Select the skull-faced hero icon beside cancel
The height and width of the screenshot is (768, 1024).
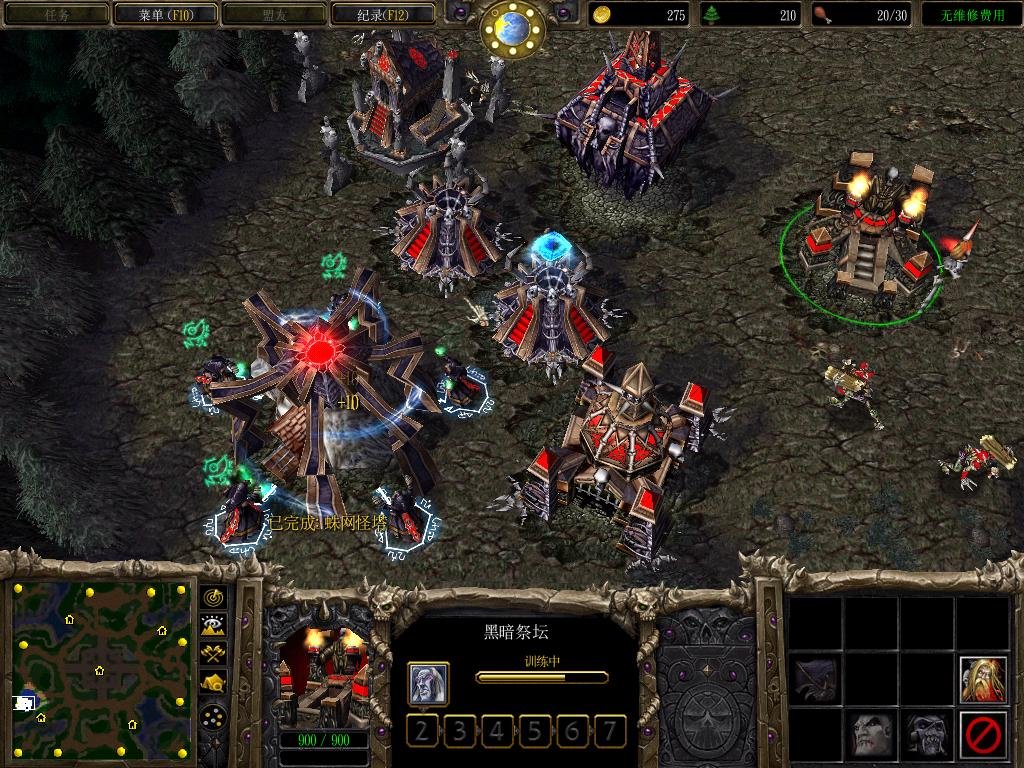pos(927,735)
